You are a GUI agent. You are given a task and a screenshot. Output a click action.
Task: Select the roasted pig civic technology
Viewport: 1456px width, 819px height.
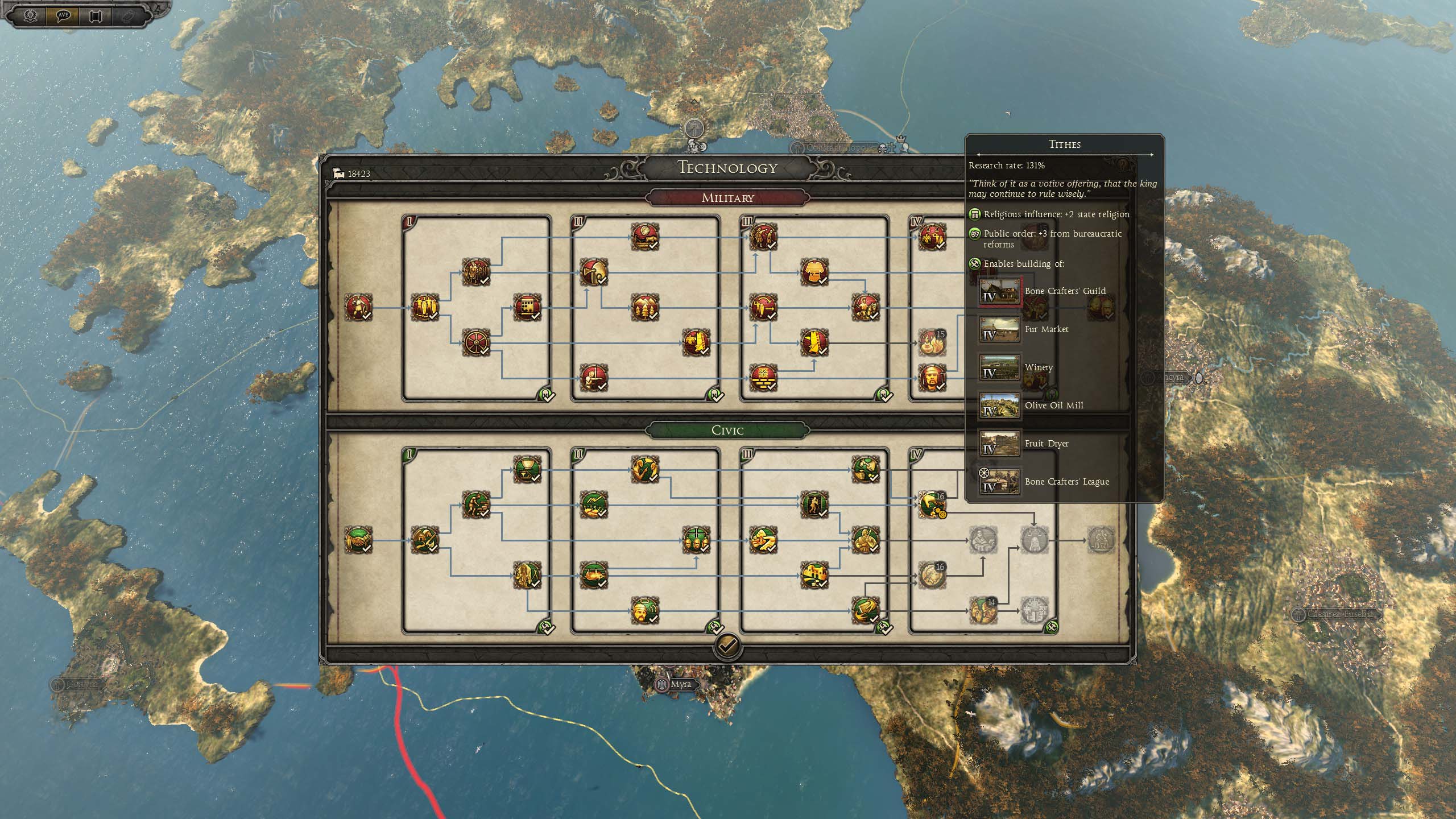pyautogui.click(x=593, y=574)
